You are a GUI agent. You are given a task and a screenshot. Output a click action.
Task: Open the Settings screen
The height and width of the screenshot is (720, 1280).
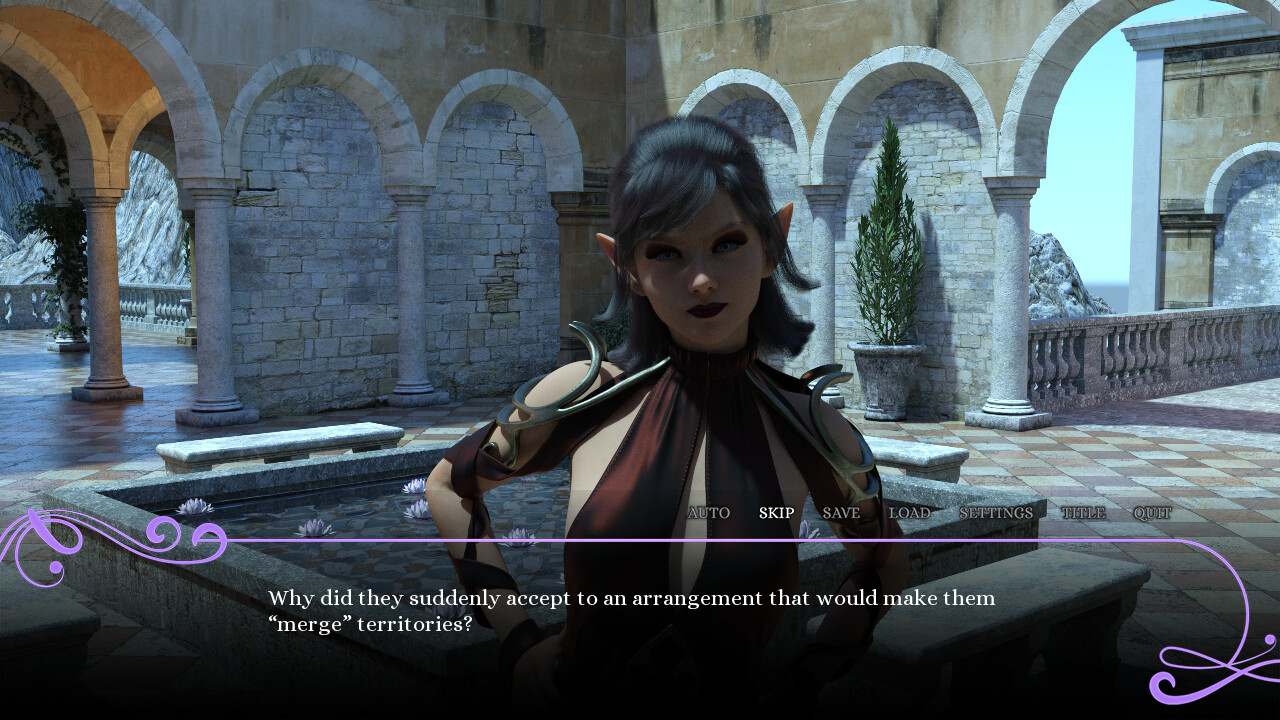[x=995, y=513]
